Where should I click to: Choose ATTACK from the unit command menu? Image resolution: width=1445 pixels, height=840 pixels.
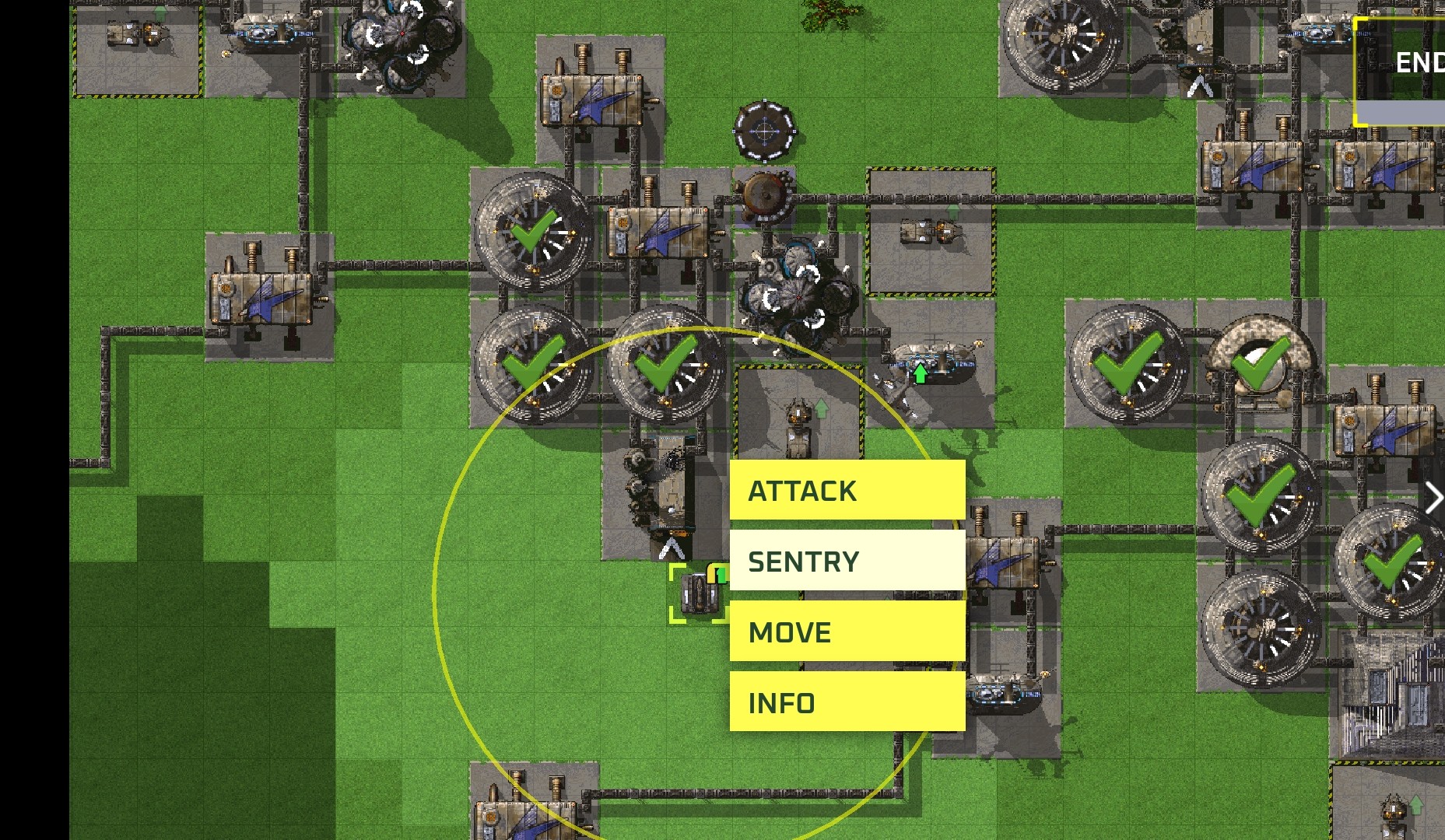(846, 491)
